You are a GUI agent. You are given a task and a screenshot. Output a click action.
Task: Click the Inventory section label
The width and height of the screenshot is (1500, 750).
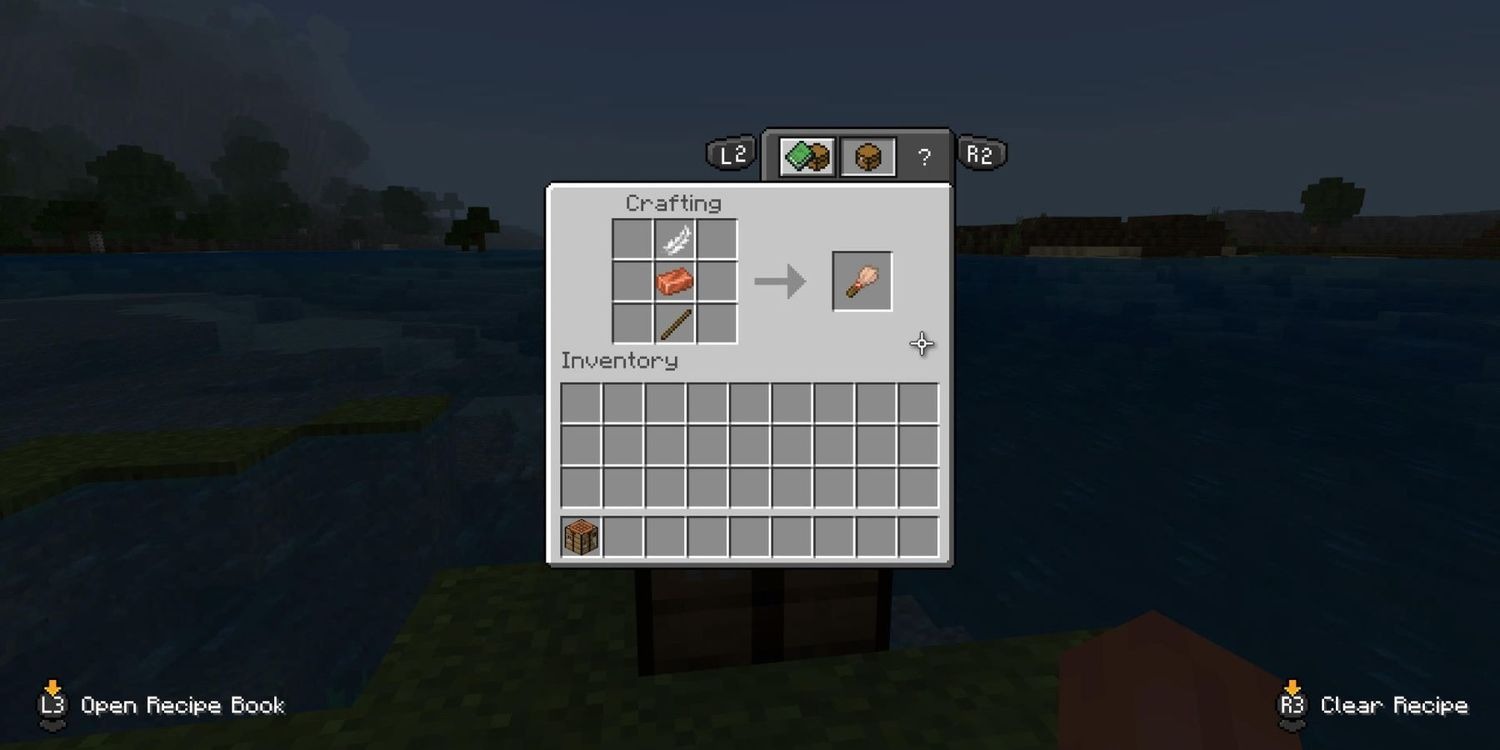point(617,361)
